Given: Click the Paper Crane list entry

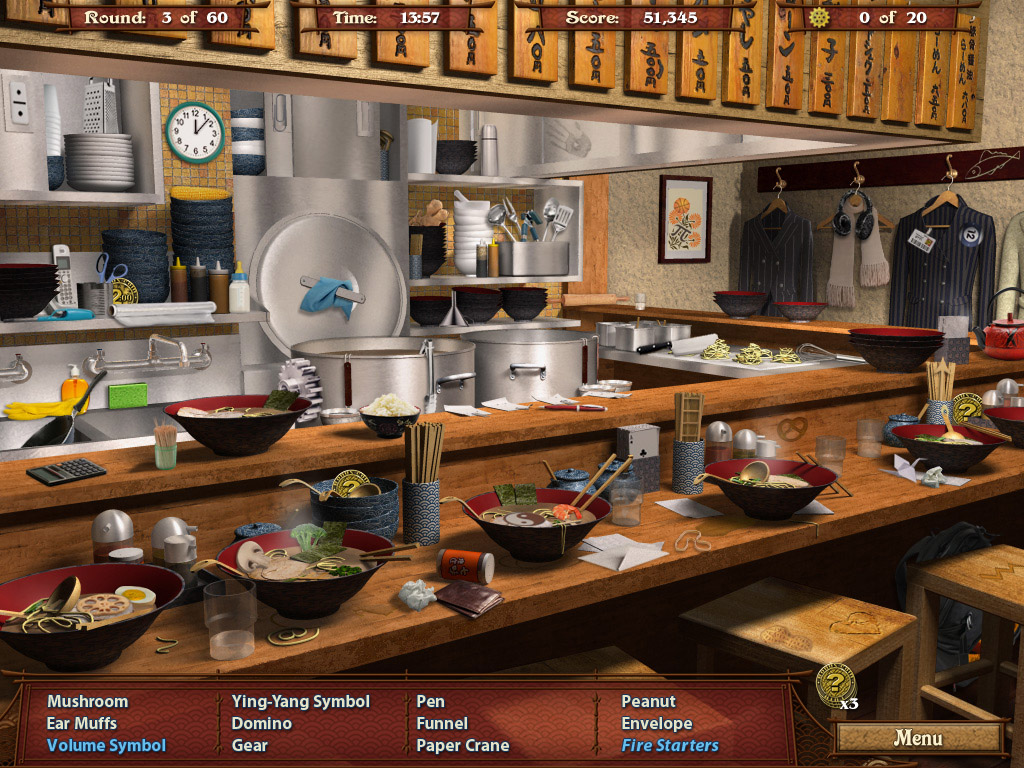Looking at the screenshot, I should coord(463,745).
